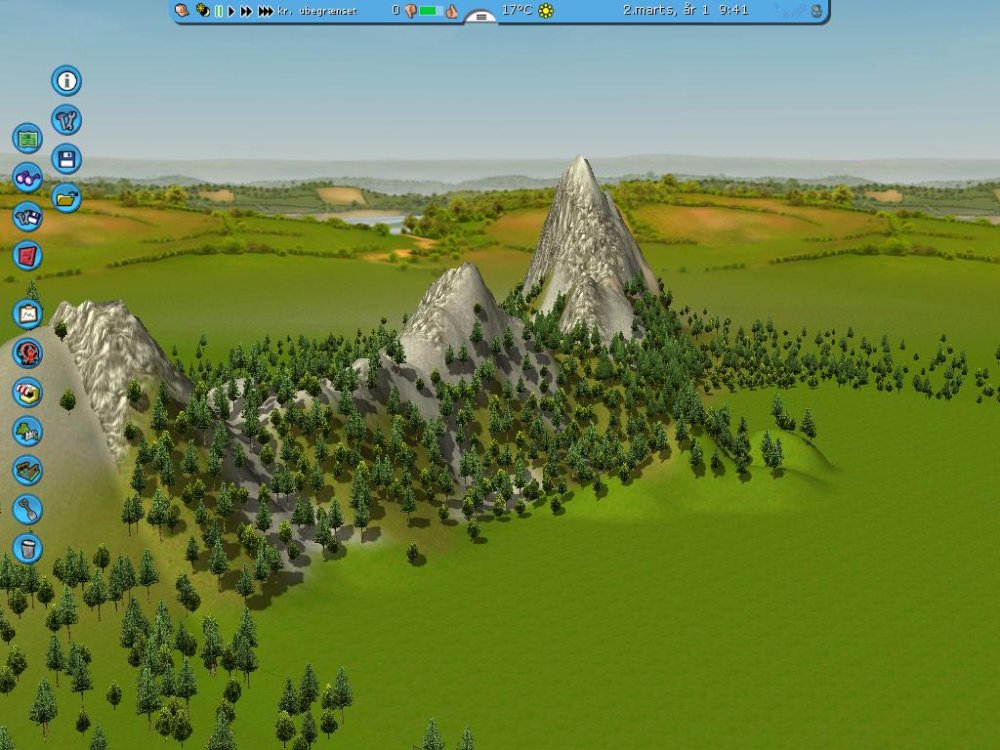Viewport: 1000px width, 750px height.
Task: Click the red door exit icon
Action: click(x=27, y=256)
